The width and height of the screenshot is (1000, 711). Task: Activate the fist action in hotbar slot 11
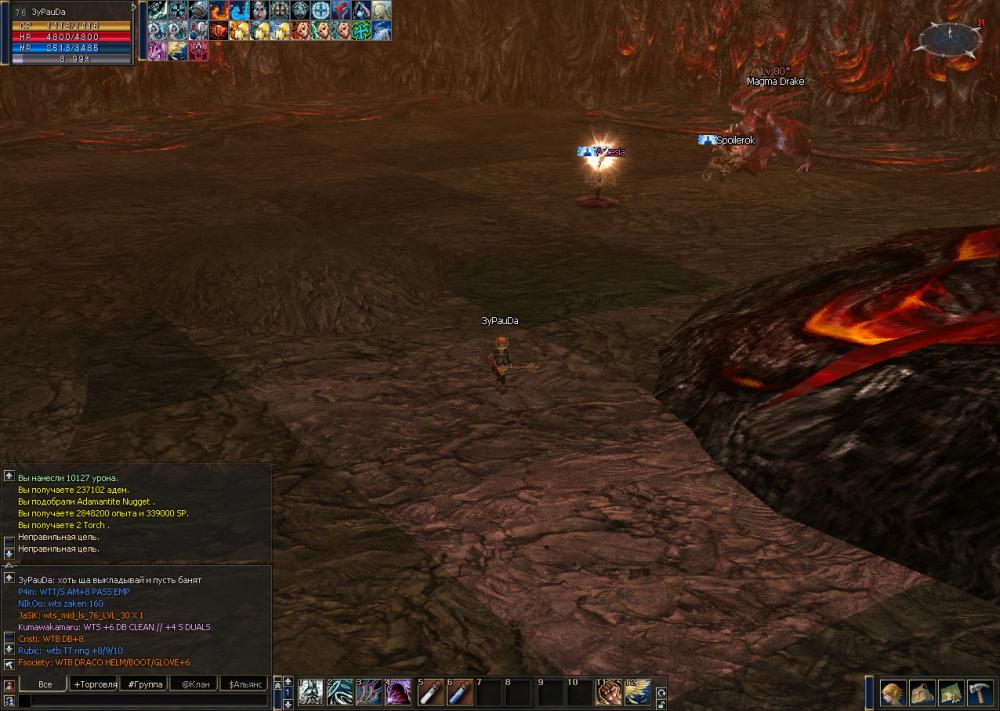tap(608, 692)
